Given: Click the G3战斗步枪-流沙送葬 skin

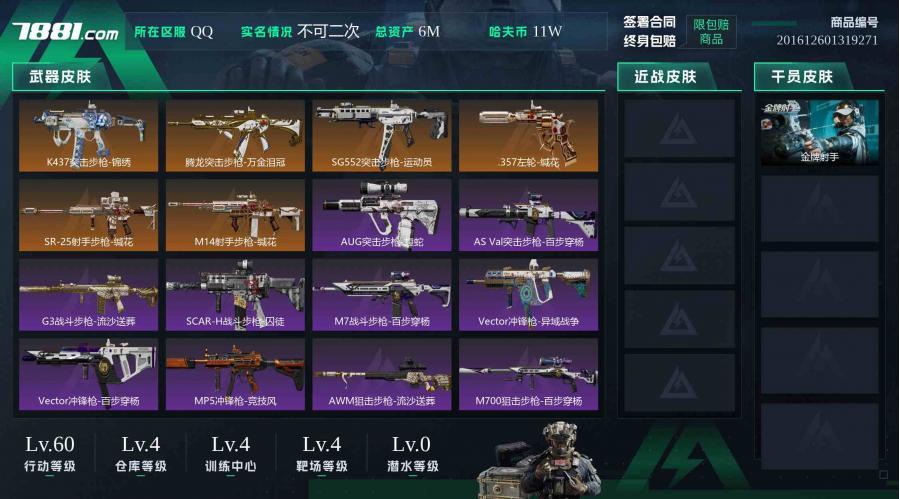Looking at the screenshot, I should tap(88, 295).
